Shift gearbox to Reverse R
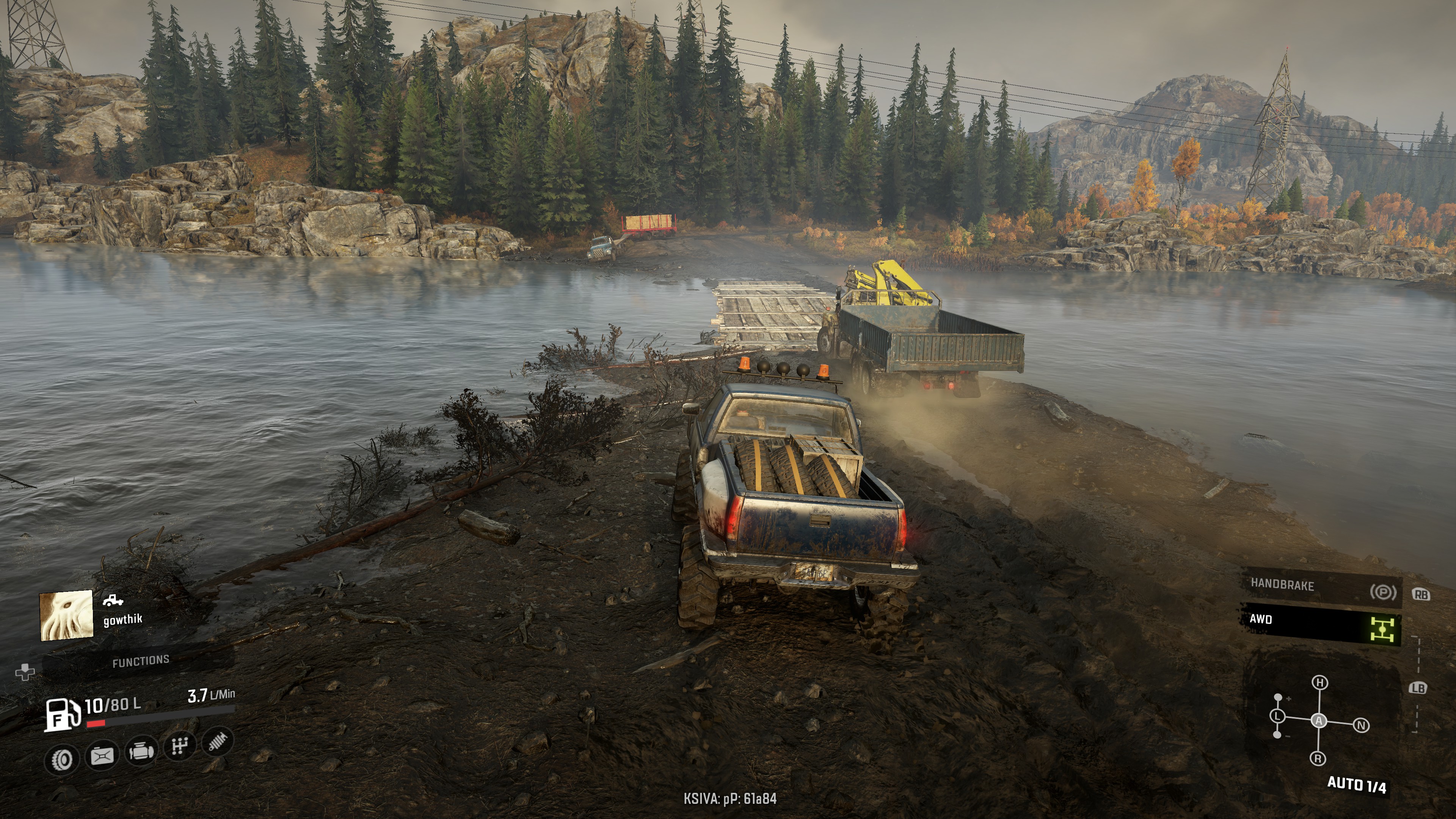Viewport: 1456px width, 819px height. 1318,758
